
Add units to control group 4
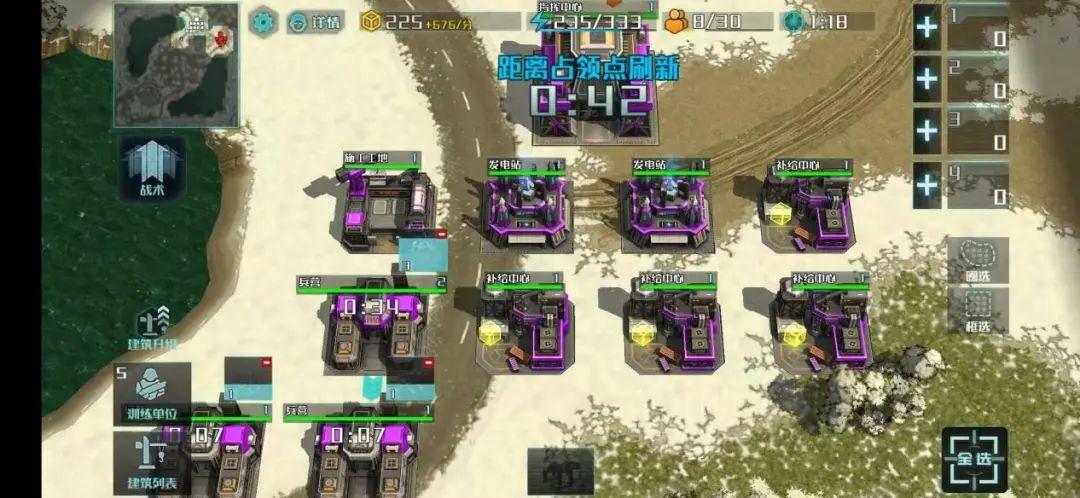pyautogui.click(x=927, y=185)
